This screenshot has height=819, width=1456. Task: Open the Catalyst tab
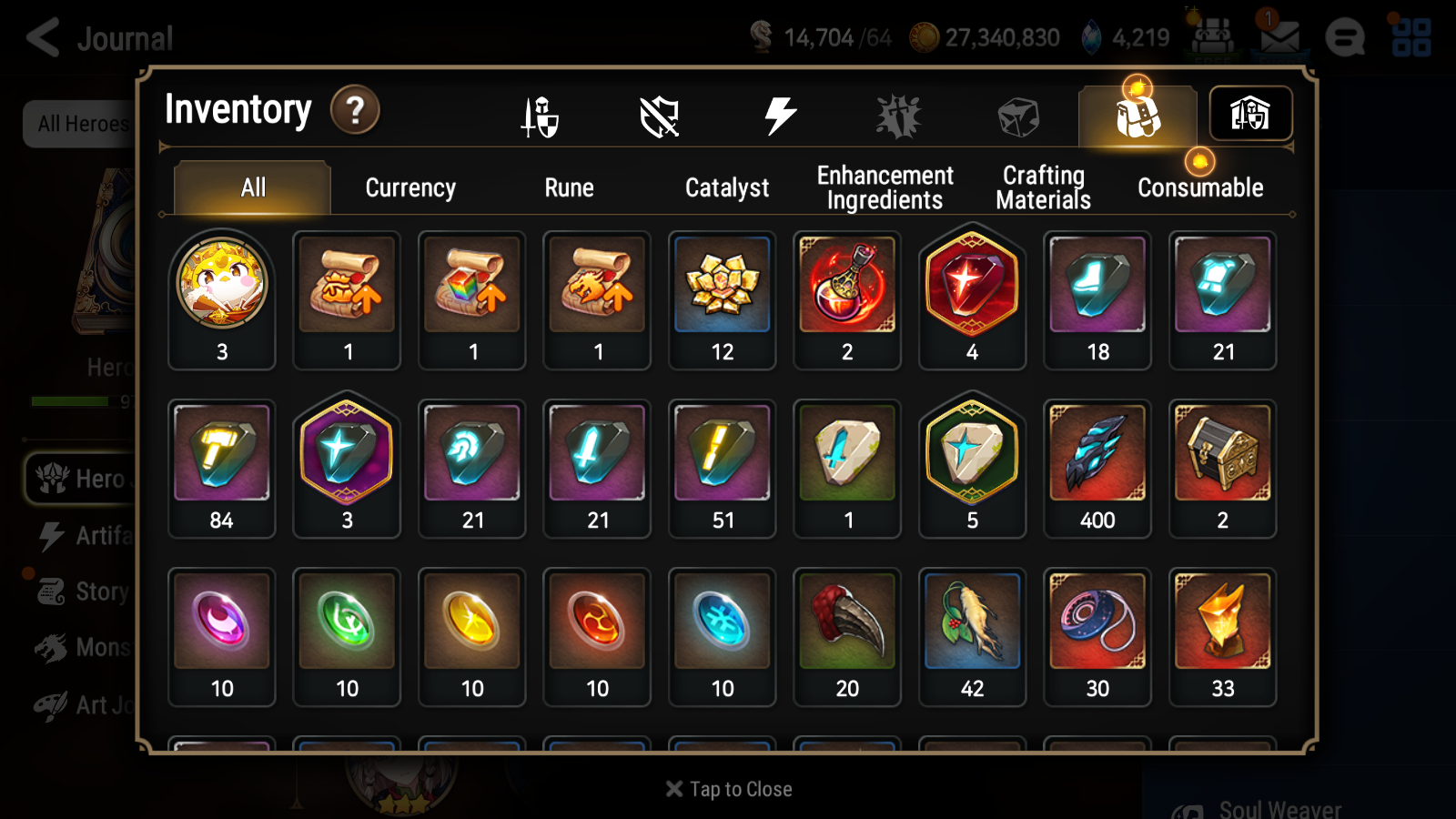tap(727, 187)
